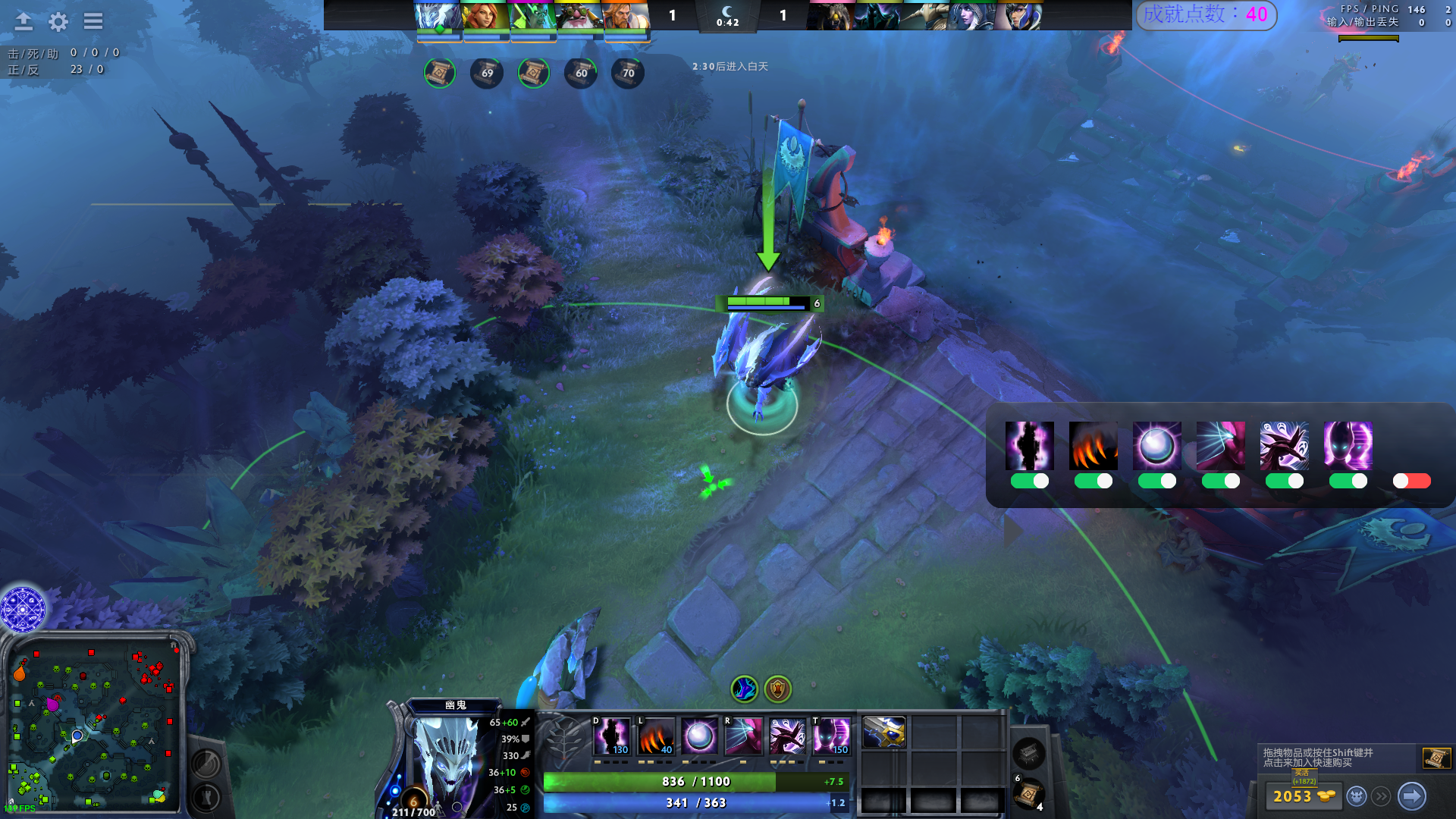Open the shop with the gold button
The height and width of the screenshot is (819, 1456).
click(x=1302, y=796)
